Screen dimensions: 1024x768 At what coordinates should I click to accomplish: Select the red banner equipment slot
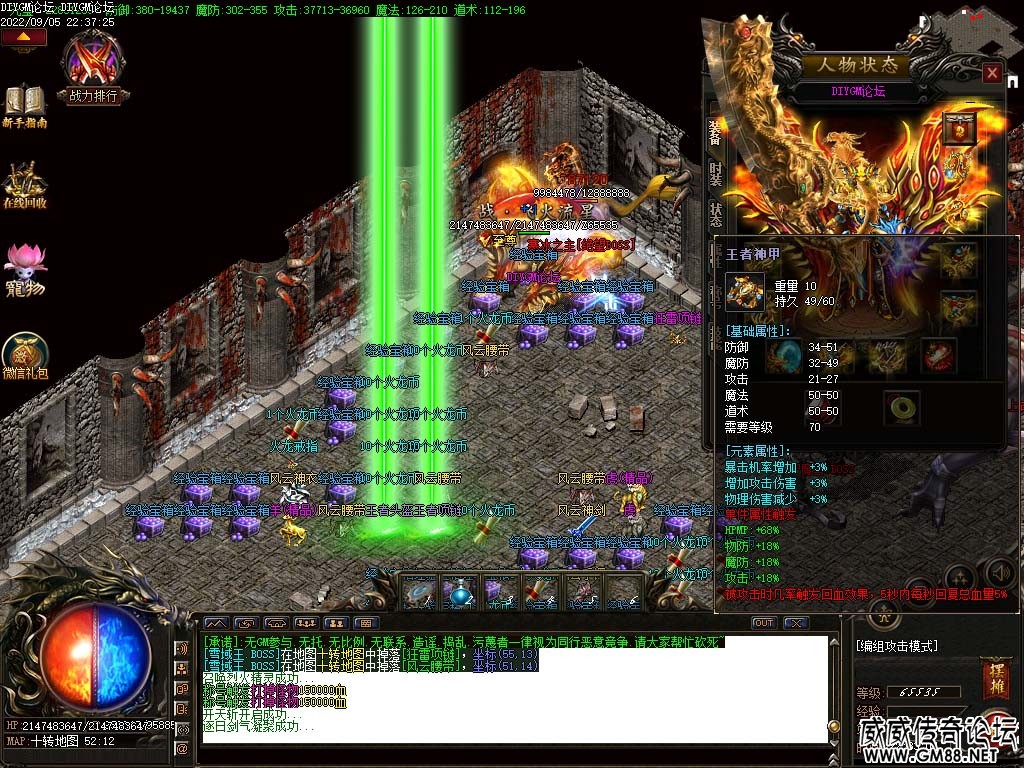(x=957, y=128)
